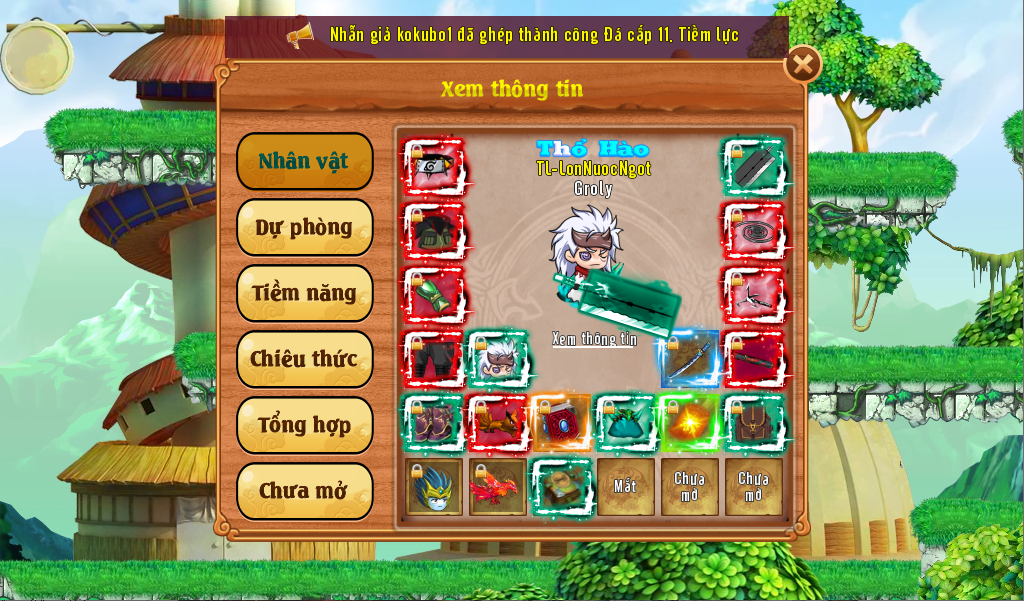
Task: Close the Xem thông tin window
Action: (802, 65)
